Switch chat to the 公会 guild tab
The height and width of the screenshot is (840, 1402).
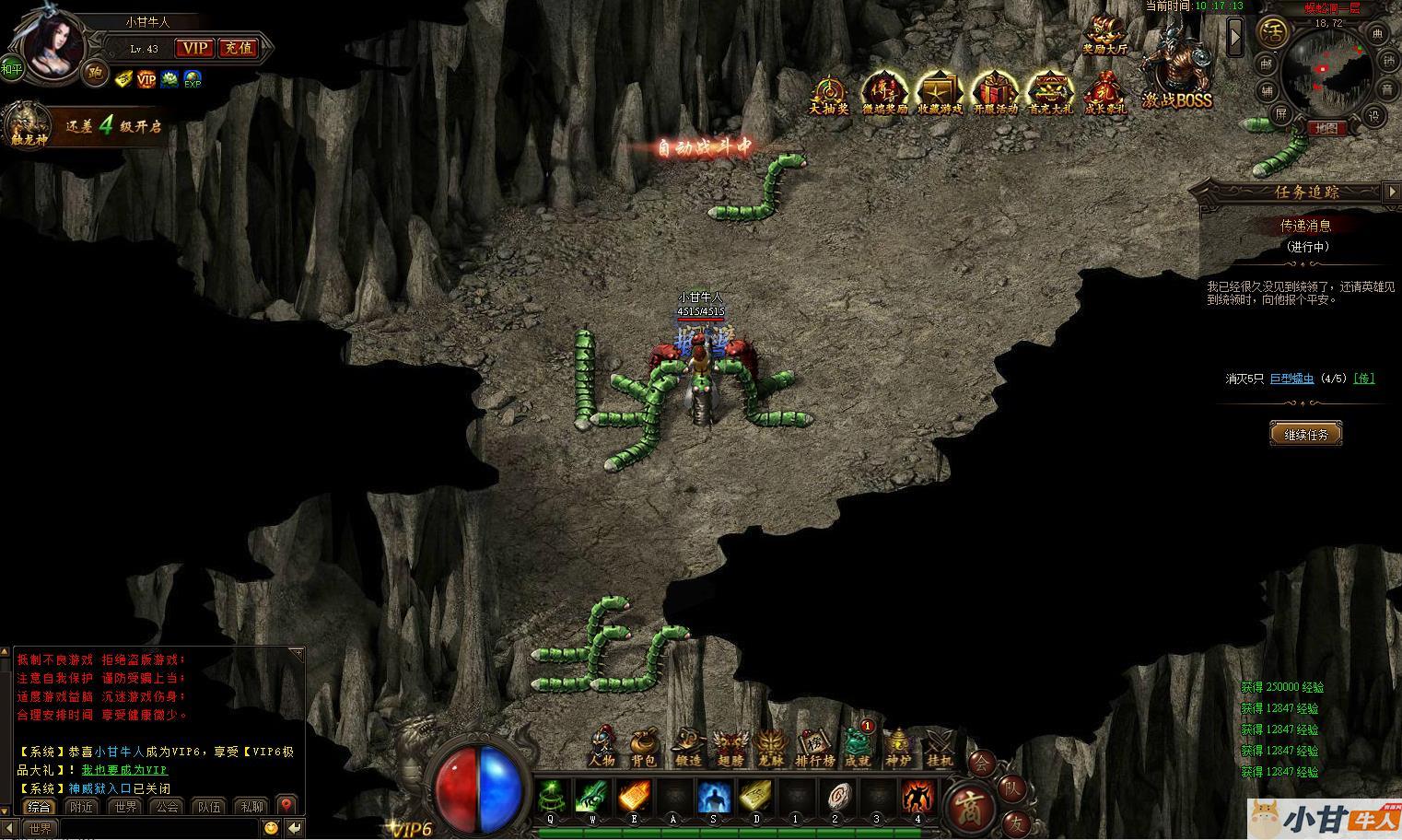pos(167,807)
